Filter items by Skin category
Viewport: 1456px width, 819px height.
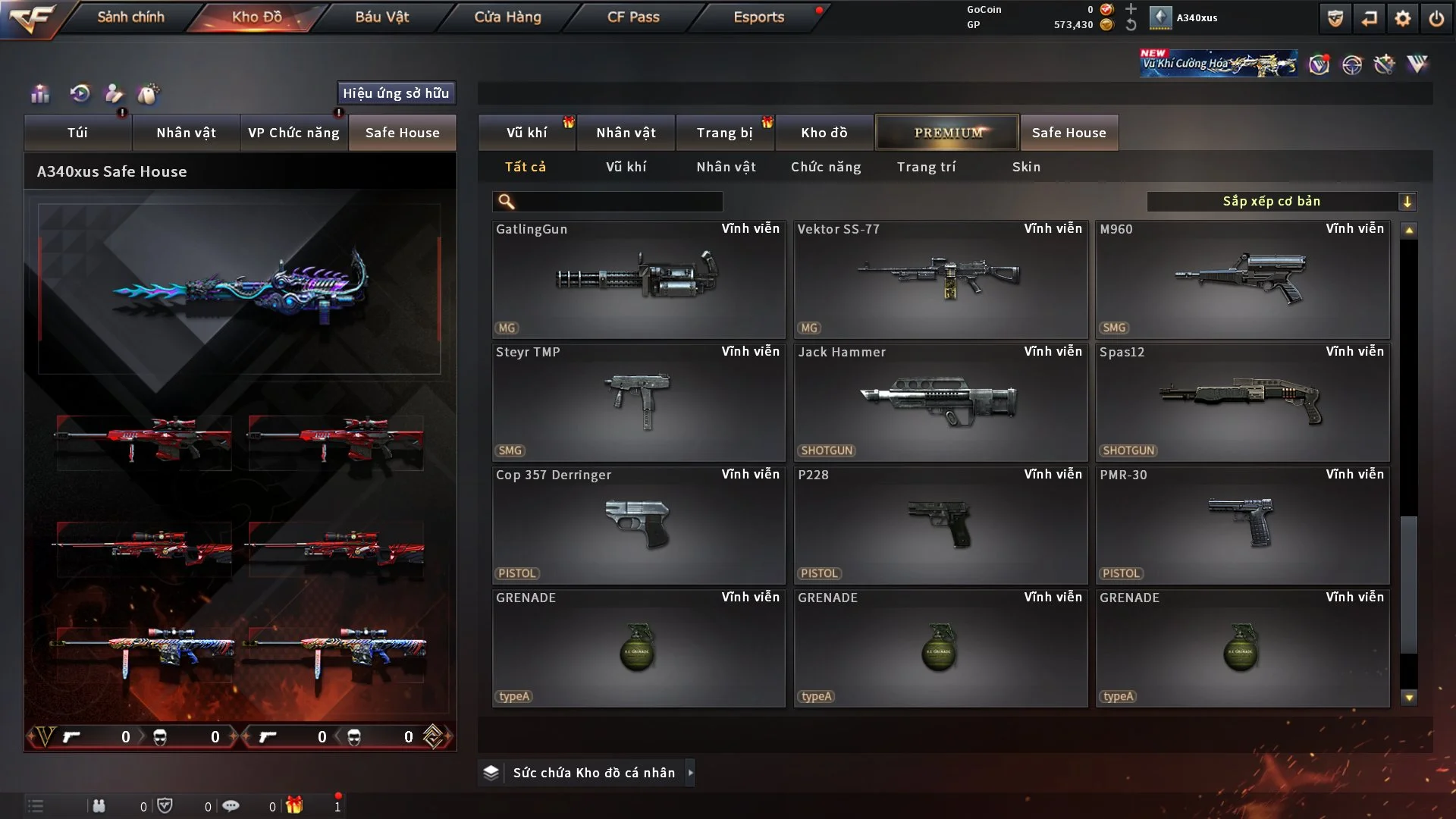[x=1026, y=167]
